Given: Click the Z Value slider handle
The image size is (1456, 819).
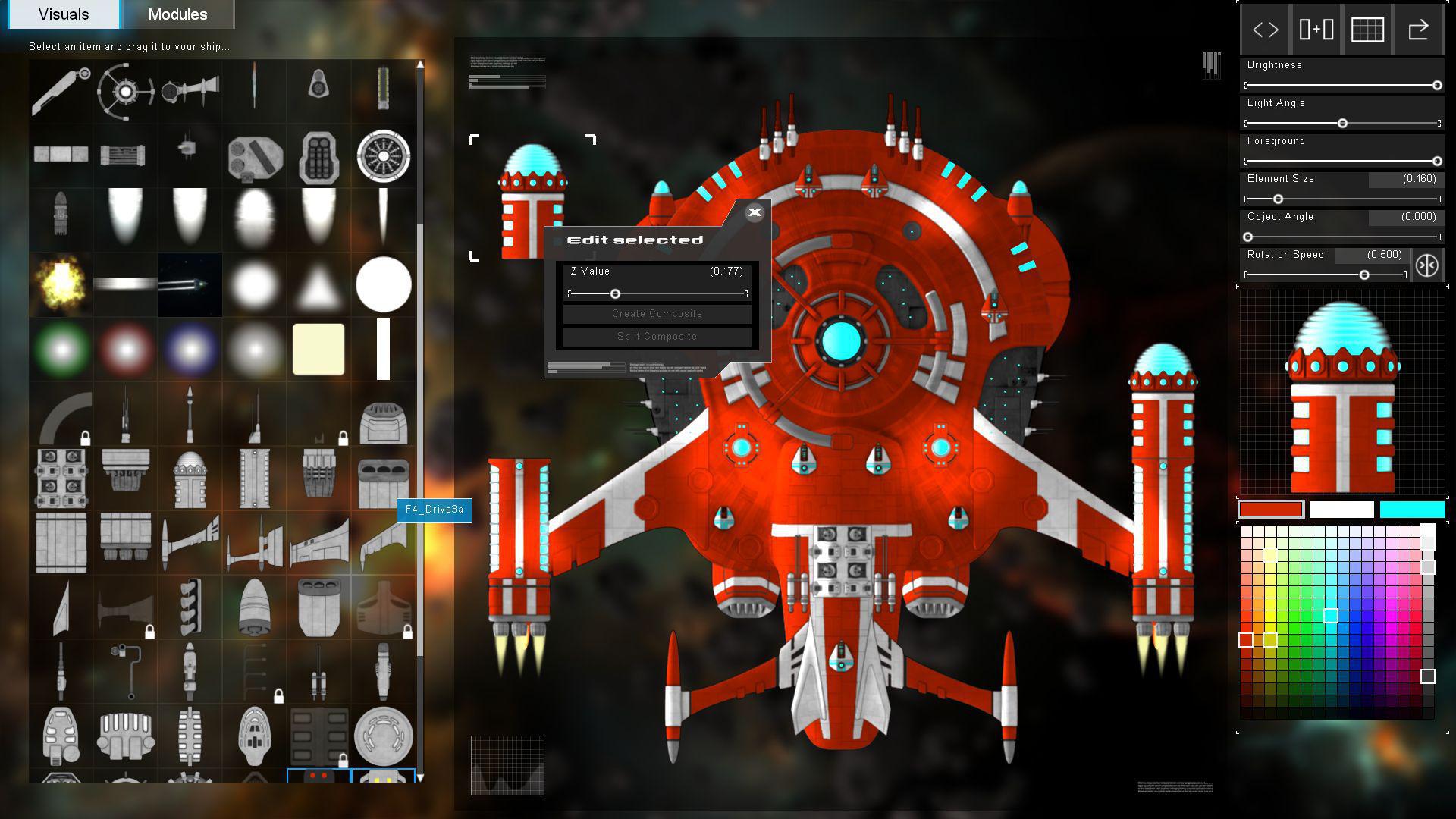Looking at the screenshot, I should pyautogui.click(x=615, y=293).
